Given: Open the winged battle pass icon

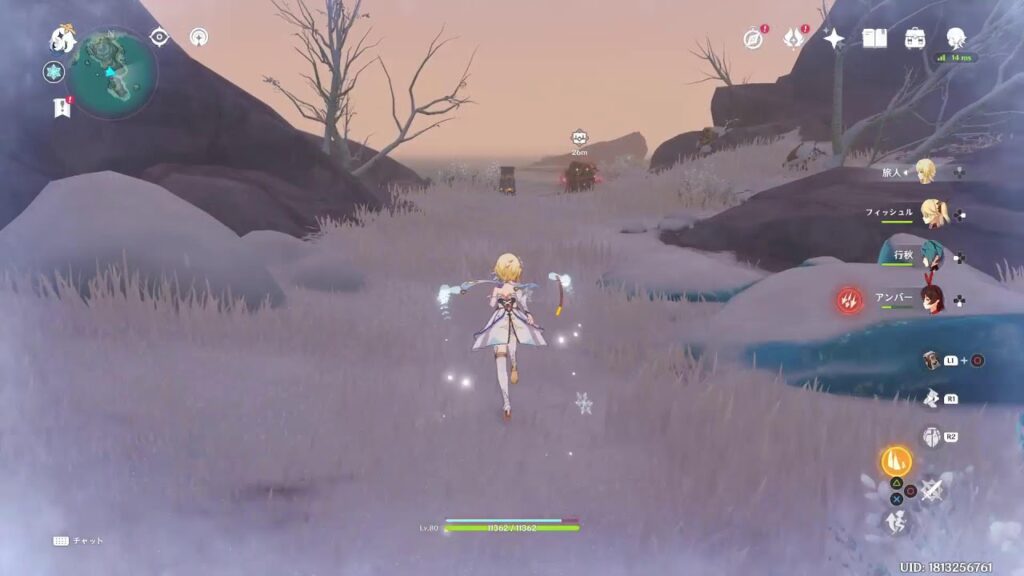Looking at the screenshot, I should (794, 38).
